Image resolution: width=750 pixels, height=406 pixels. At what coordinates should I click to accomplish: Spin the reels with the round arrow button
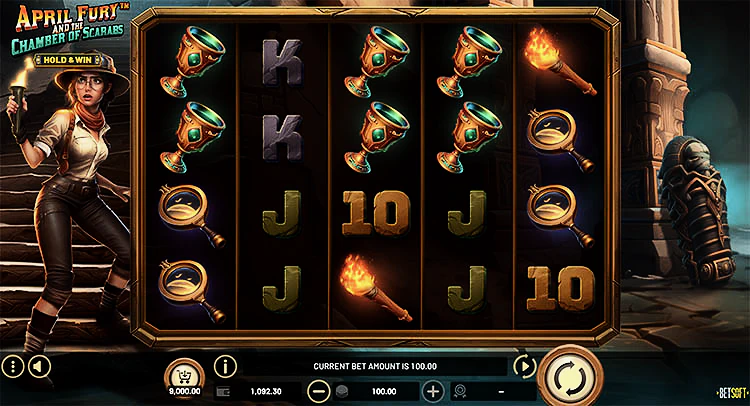(x=570, y=378)
